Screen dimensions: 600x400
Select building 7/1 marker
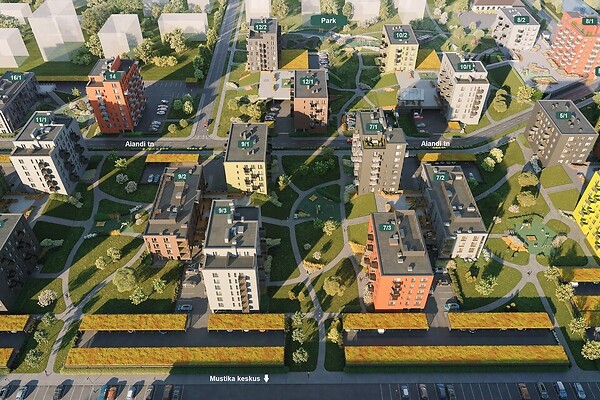coord(372,127)
